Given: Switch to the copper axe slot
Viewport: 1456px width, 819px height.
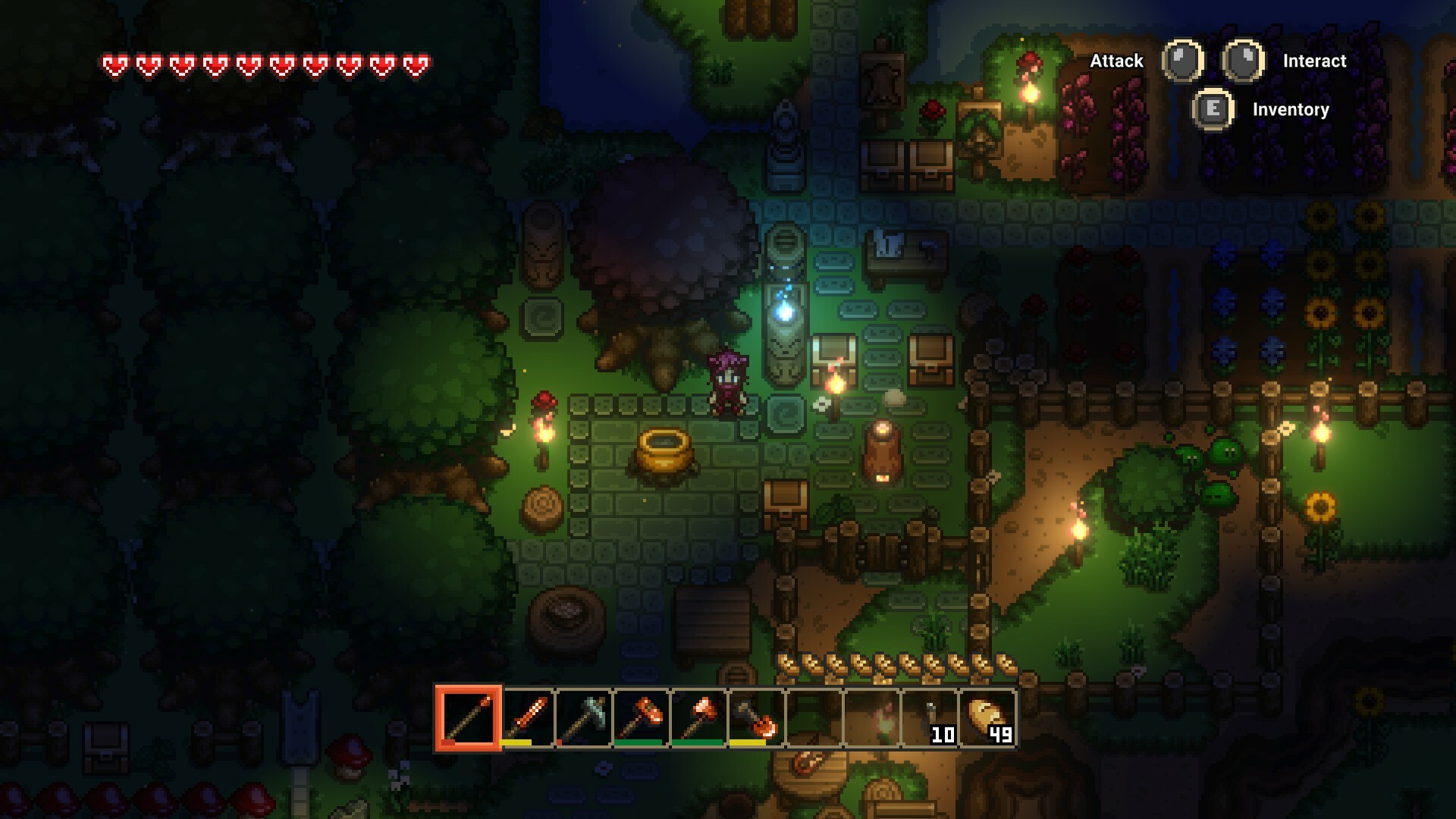Looking at the screenshot, I should [698, 717].
